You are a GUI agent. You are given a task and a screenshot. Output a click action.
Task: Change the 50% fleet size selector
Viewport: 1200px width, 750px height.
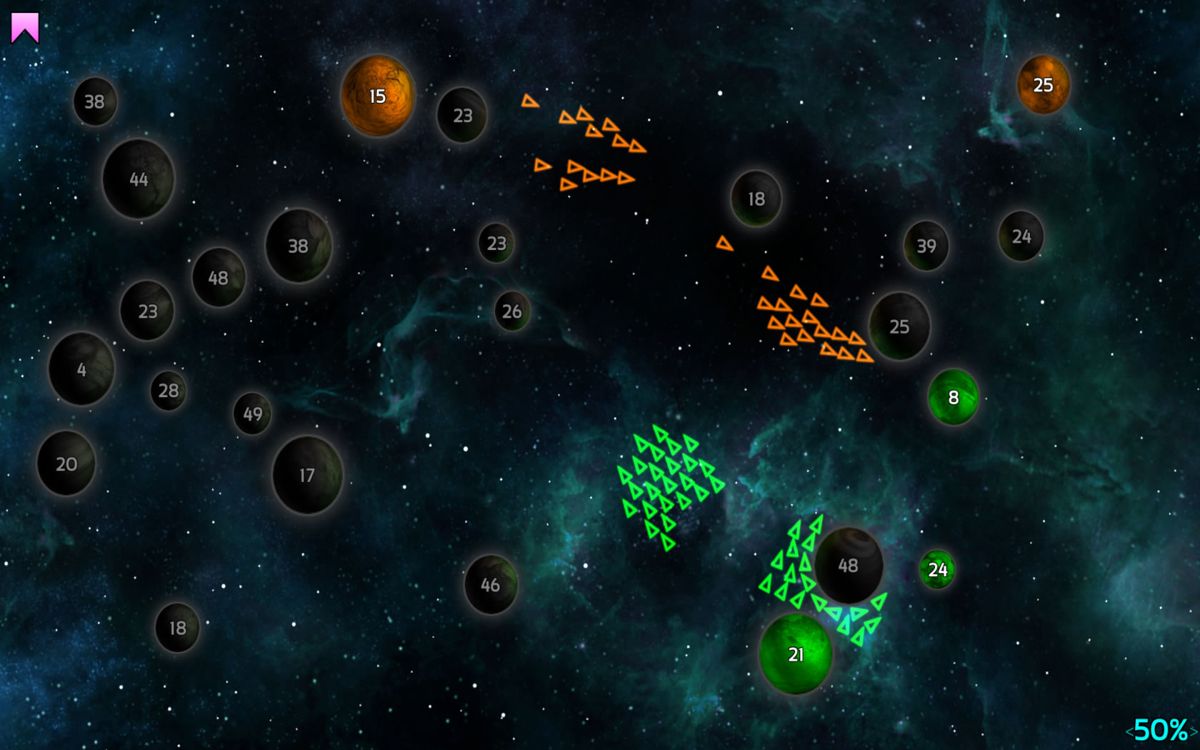click(1160, 729)
